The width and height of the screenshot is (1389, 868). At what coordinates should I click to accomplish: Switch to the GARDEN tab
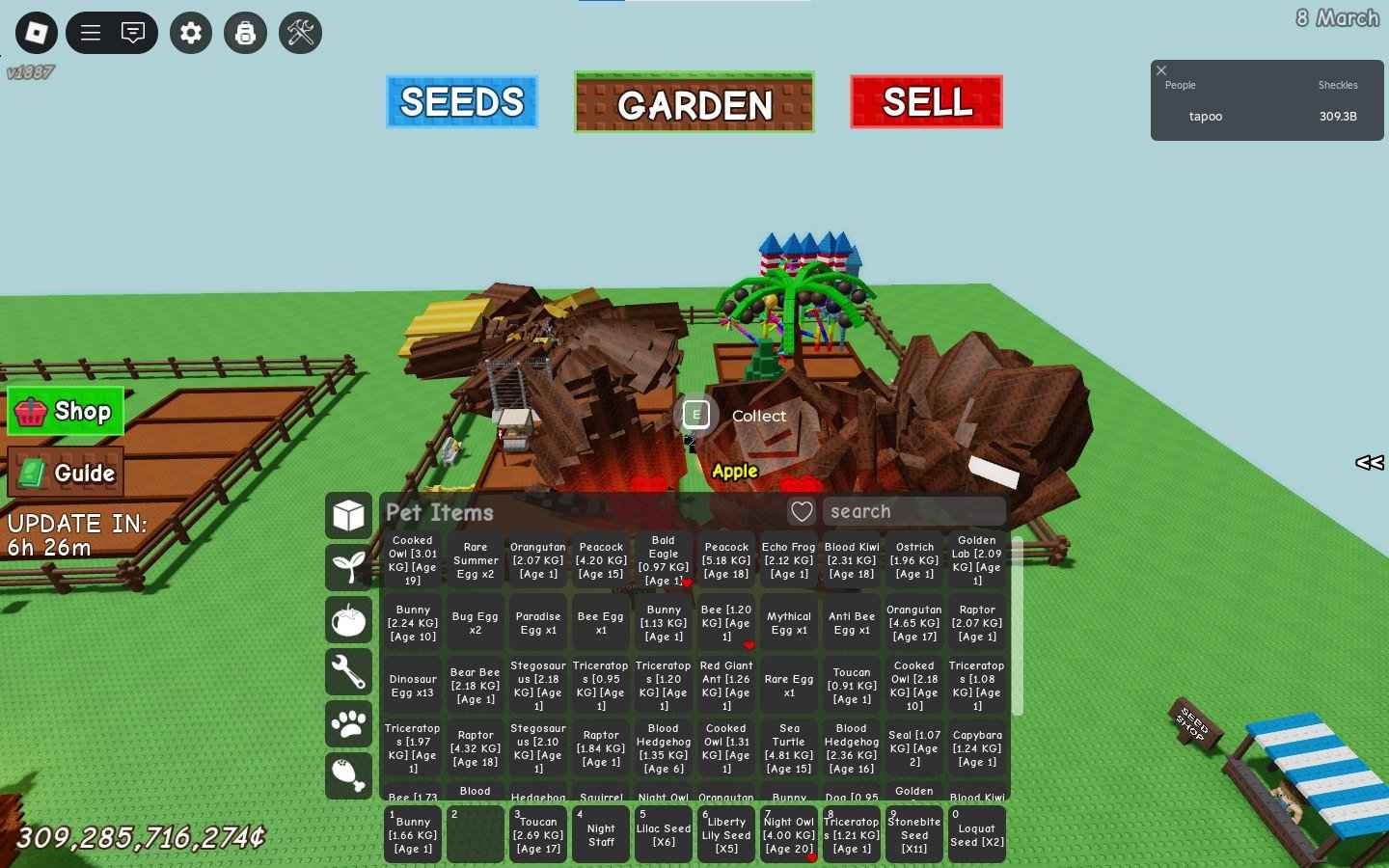694,101
